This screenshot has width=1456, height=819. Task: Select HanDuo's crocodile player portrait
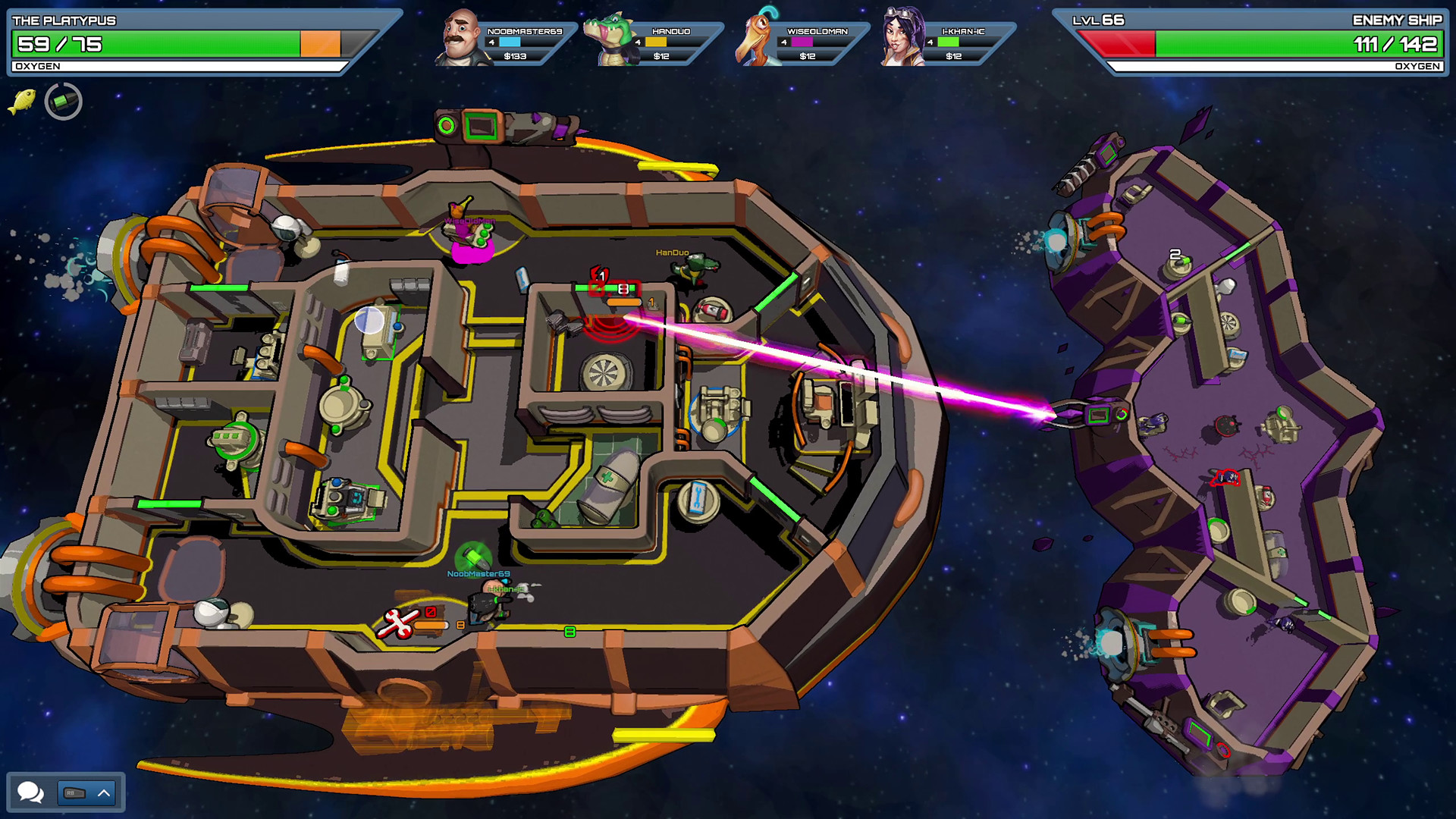611,39
